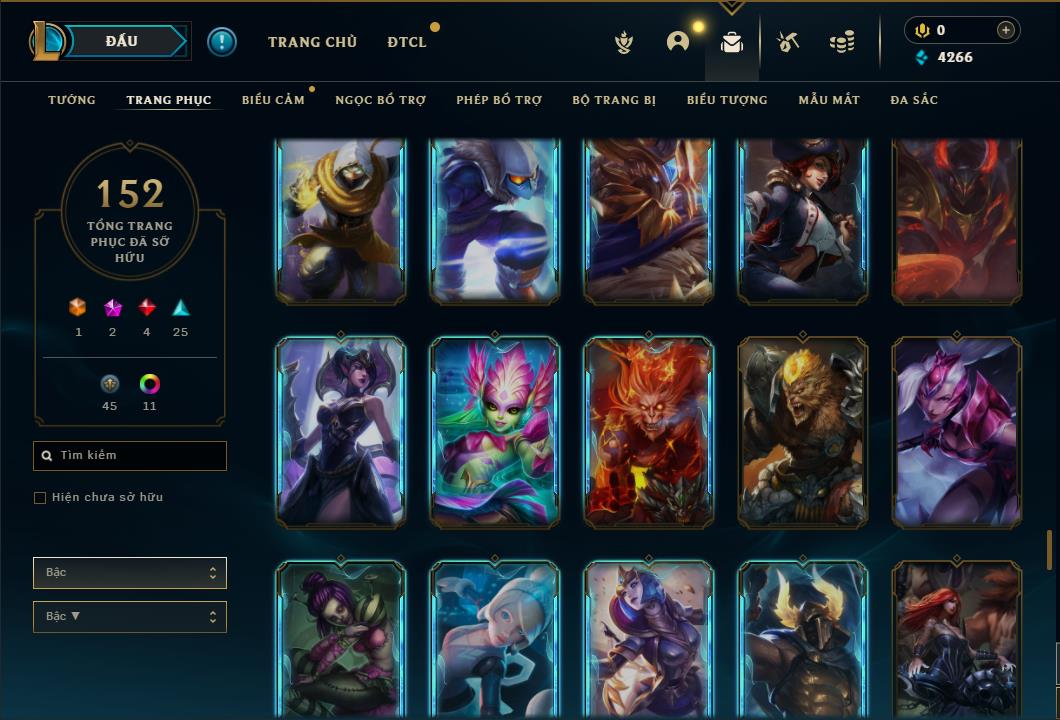Screen dimensions: 1060x720
Task: Open the collection backpack icon
Action: [732, 42]
